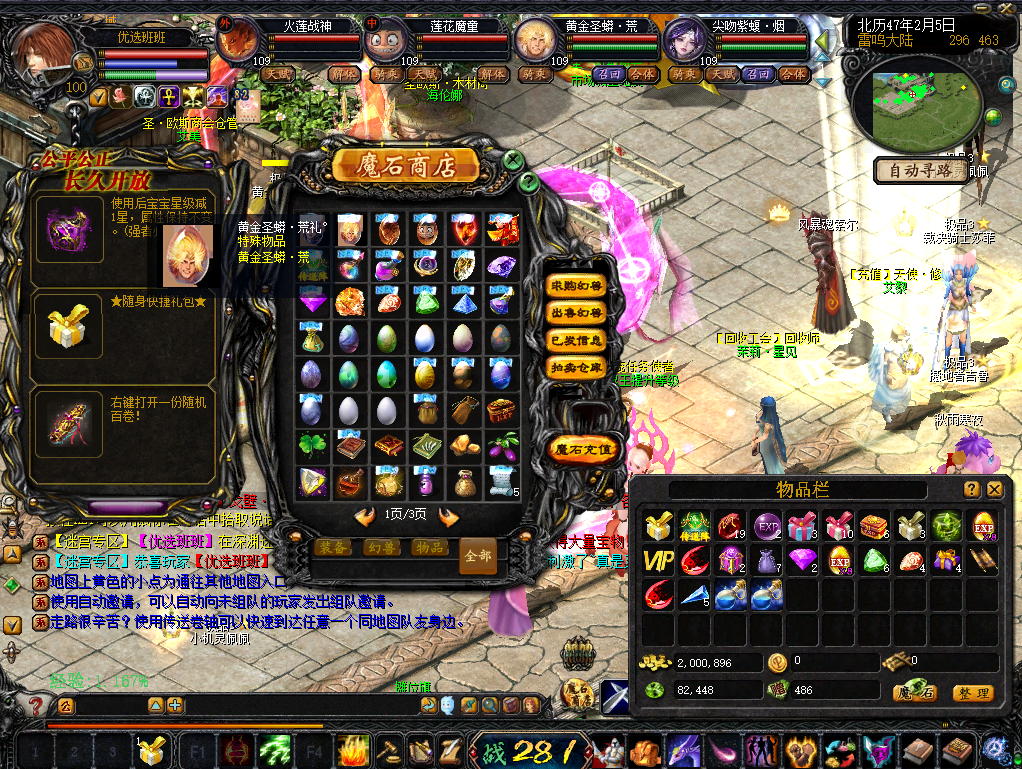This screenshot has height=769, width=1022.
Task: Close the 魔石商店 shop window
Action: [x=513, y=160]
